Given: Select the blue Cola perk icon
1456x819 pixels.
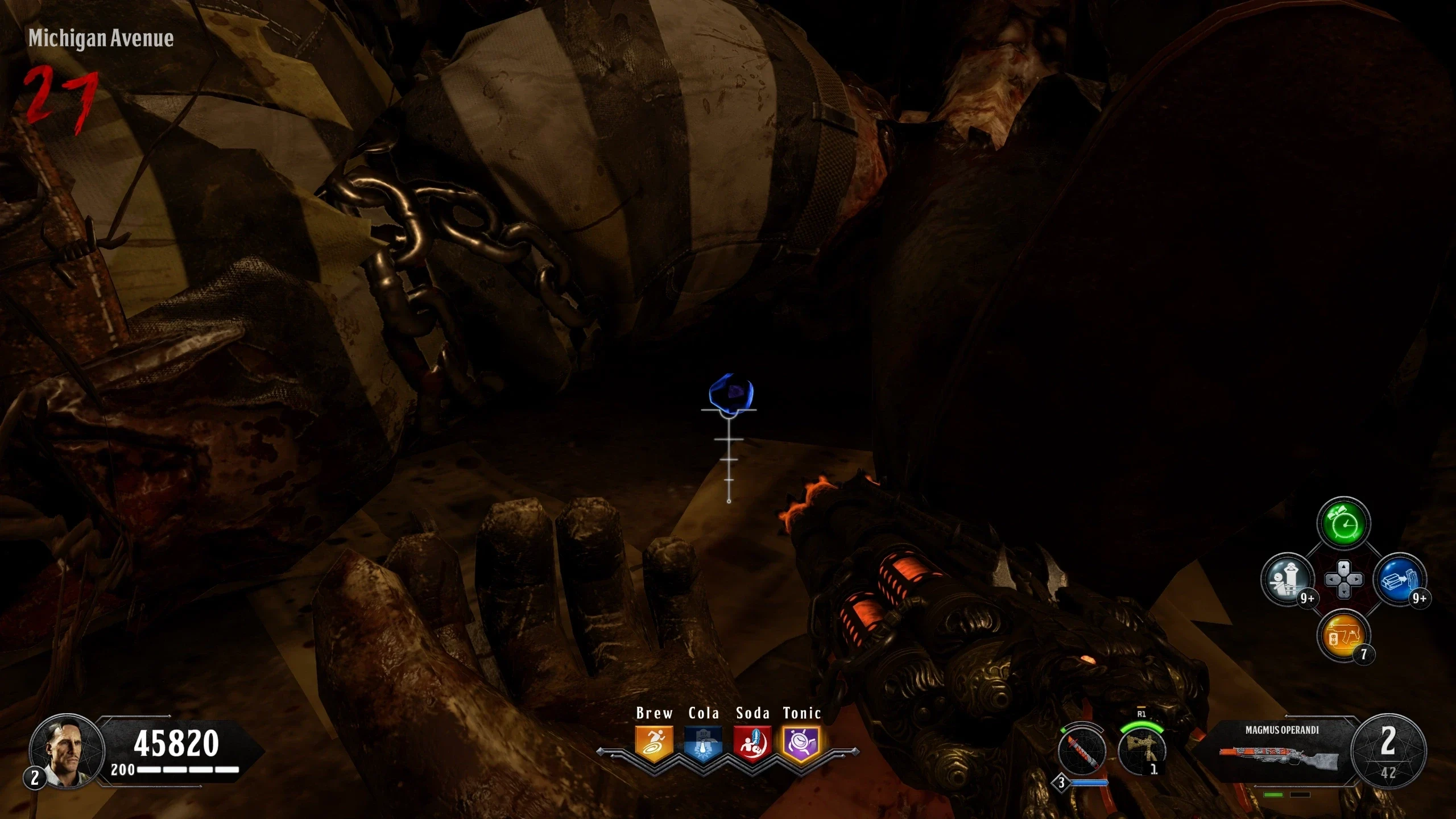Looking at the screenshot, I should click(703, 743).
